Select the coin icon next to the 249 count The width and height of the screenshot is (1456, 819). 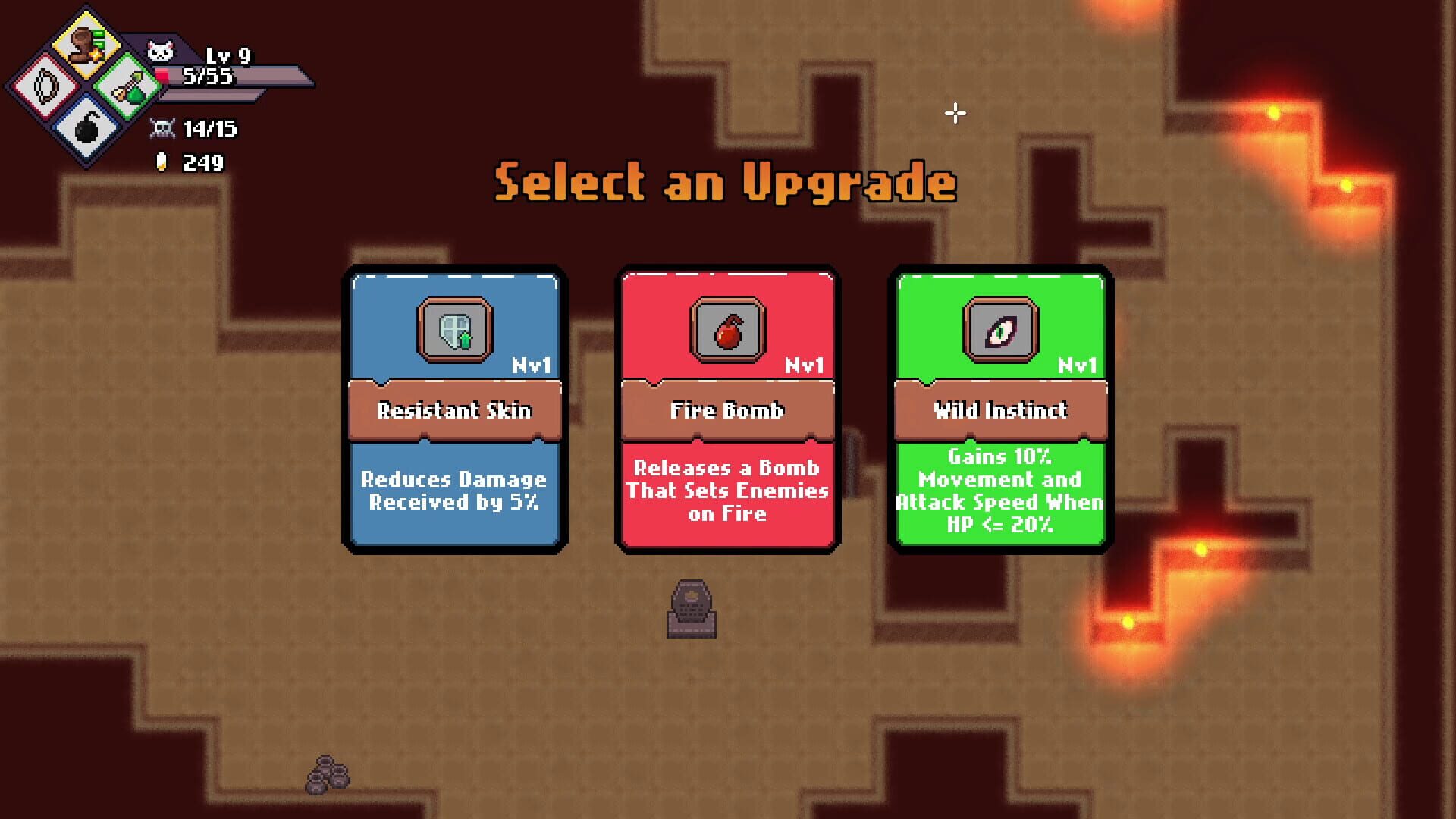[164, 162]
